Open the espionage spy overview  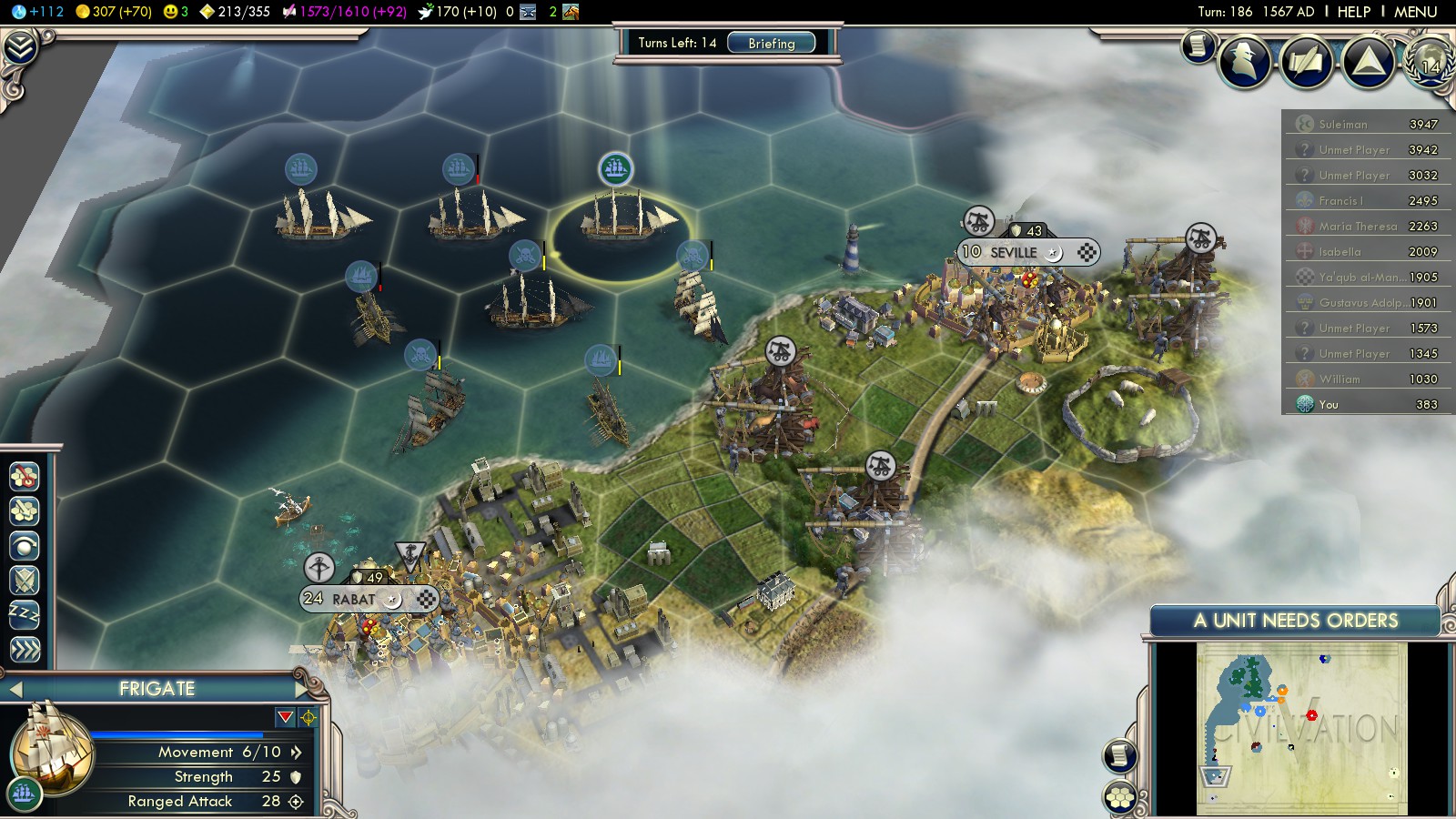1244,62
